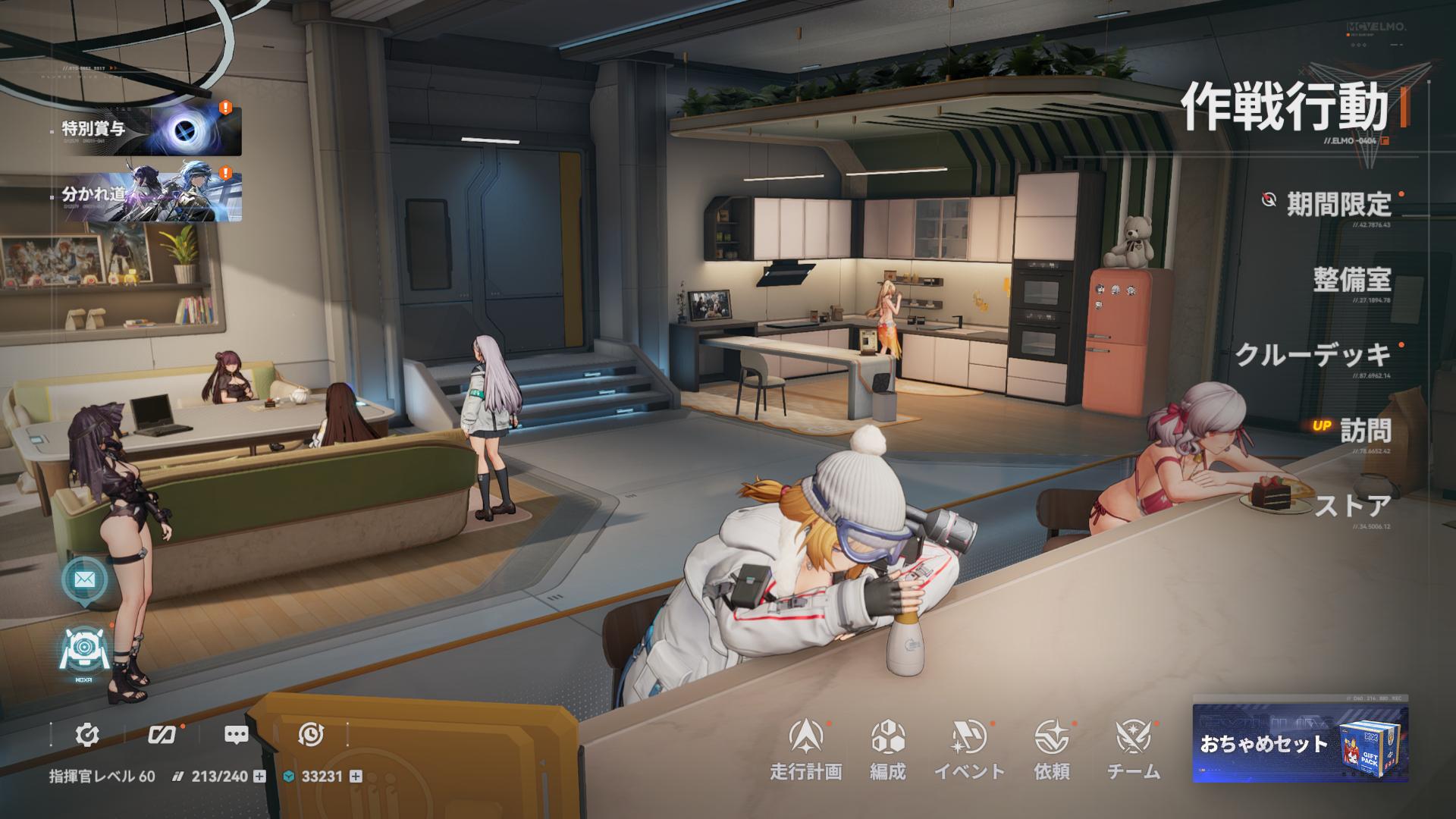Go to クルーデッキ crew deck

(1313, 354)
